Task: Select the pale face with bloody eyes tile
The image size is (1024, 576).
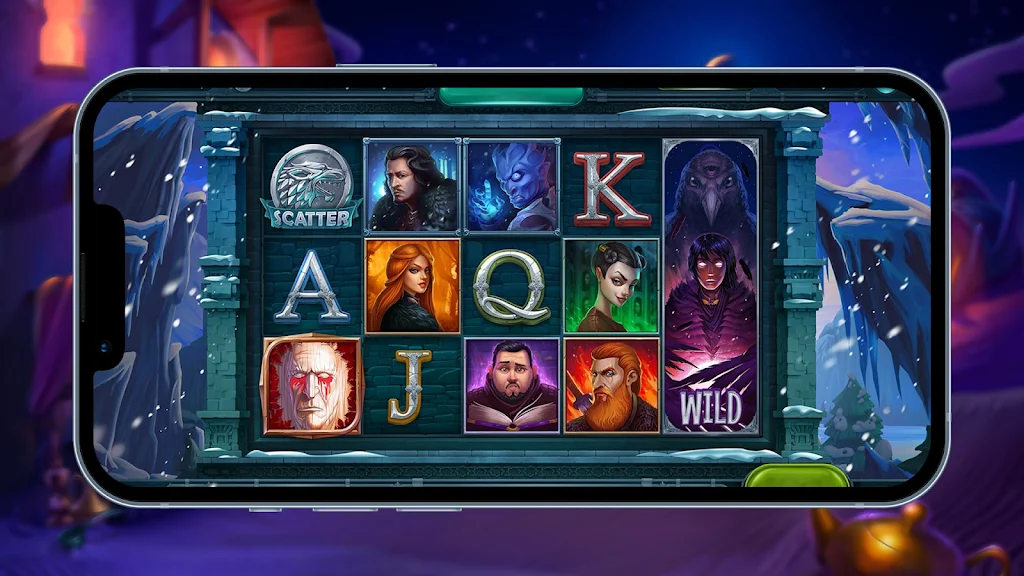Action: (312, 386)
